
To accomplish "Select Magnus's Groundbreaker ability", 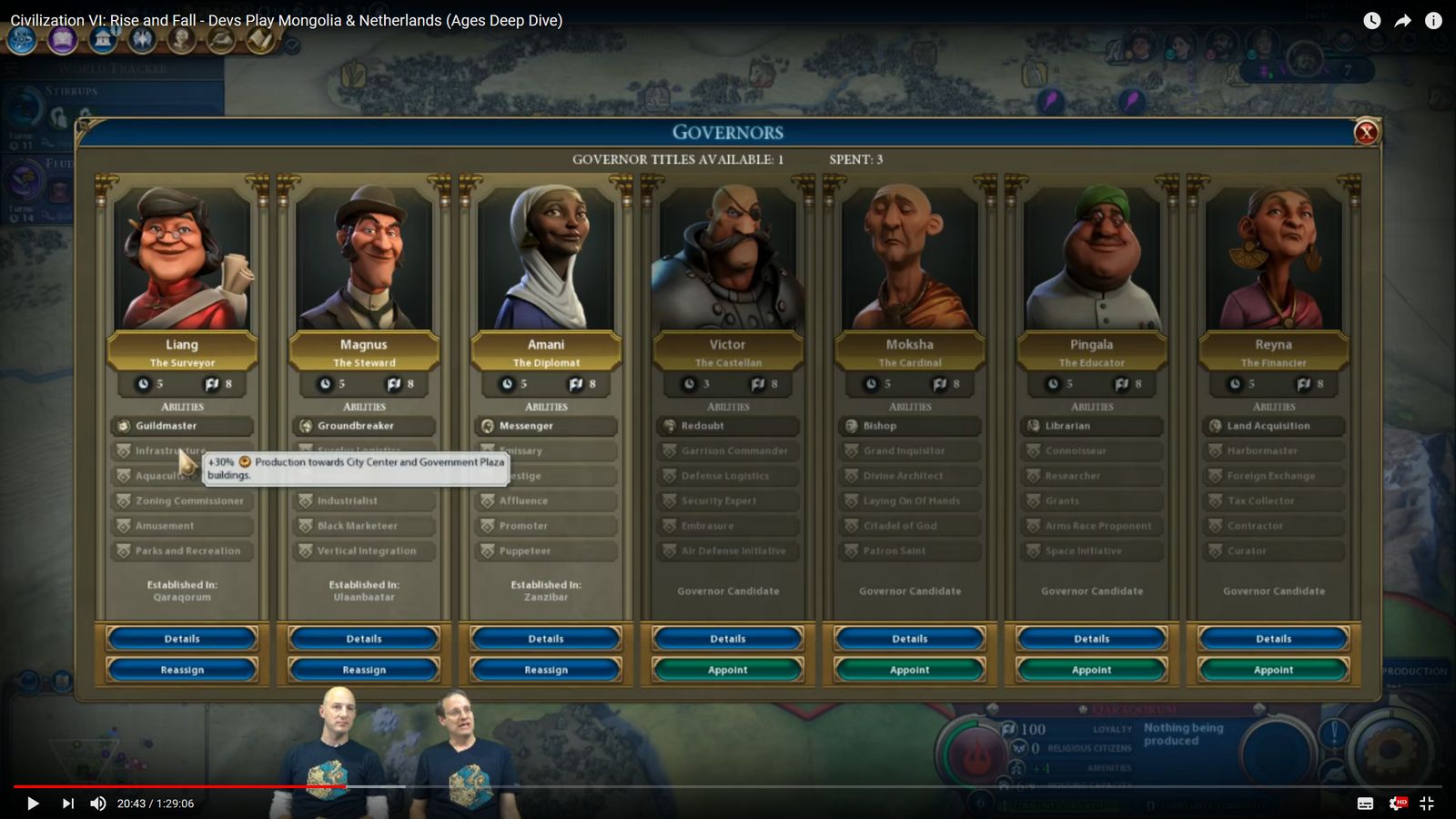I will [364, 426].
